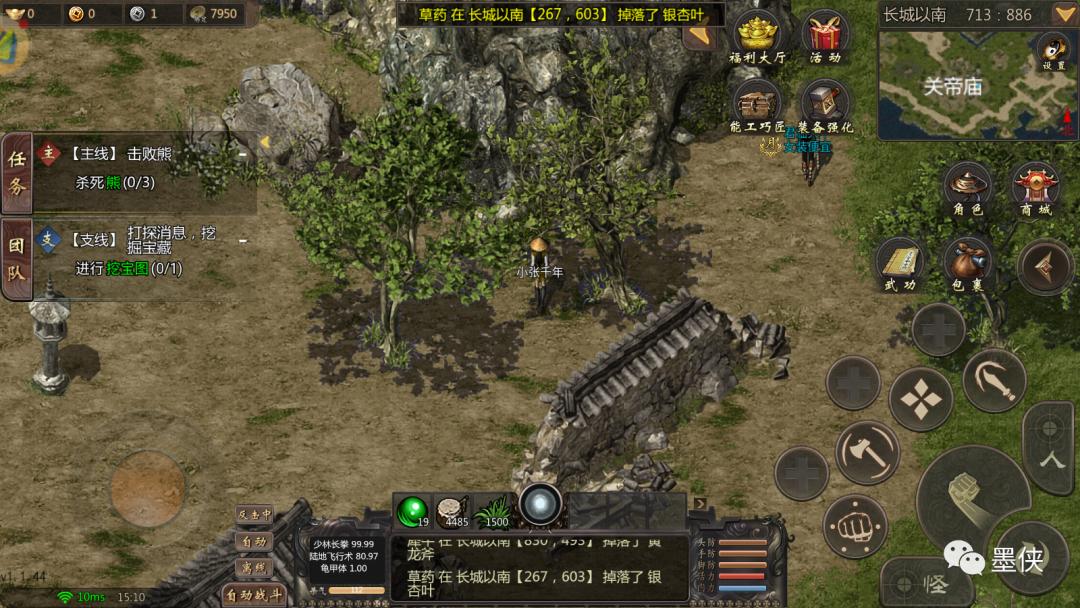This screenshot has width=1080, height=608.
Task: Switch to the 任务 quest tab
Action: click(17, 172)
